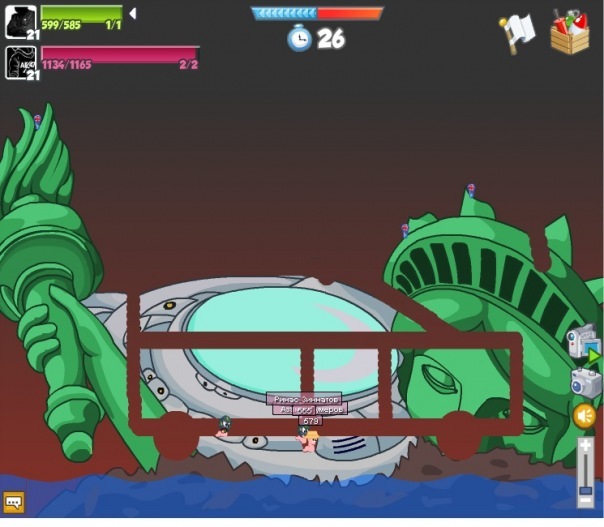
Task: Click the zoom slider's plus button
Action: pos(586,444)
